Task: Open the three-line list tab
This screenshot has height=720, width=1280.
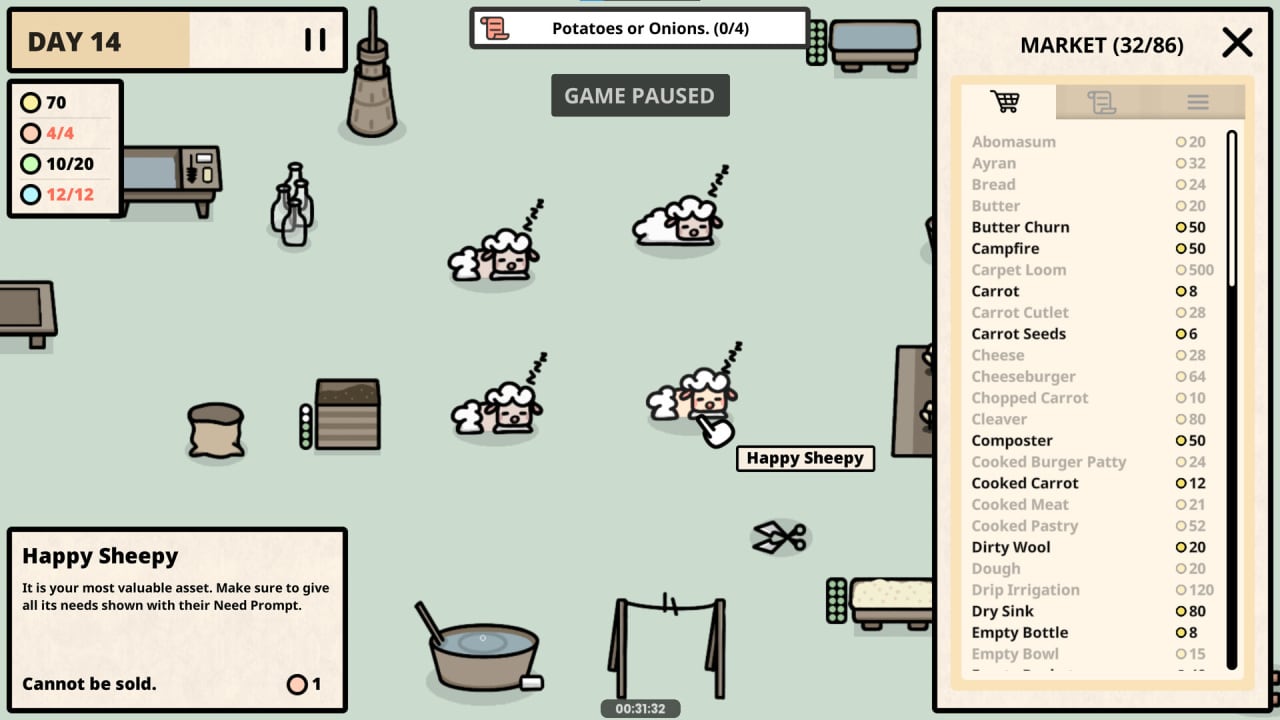Action: [1197, 102]
